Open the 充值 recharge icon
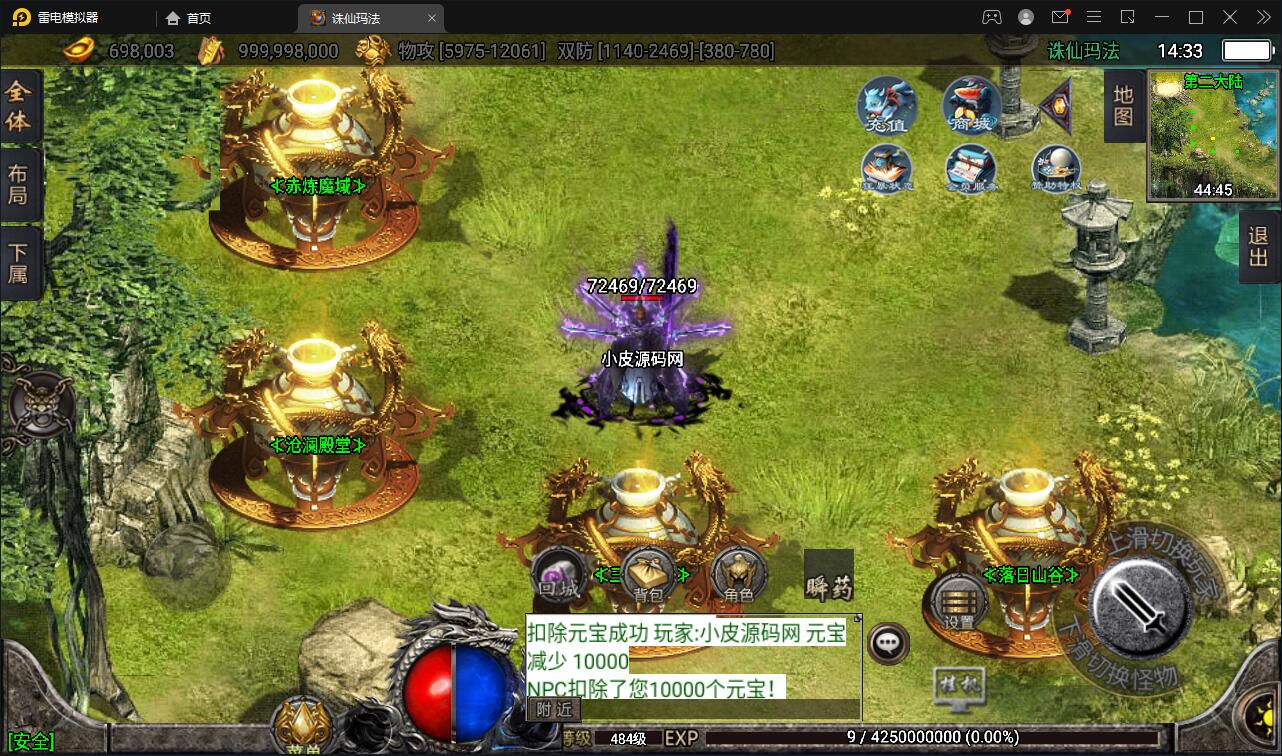The width and height of the screenshot is (1282, 756). point(886,105)
